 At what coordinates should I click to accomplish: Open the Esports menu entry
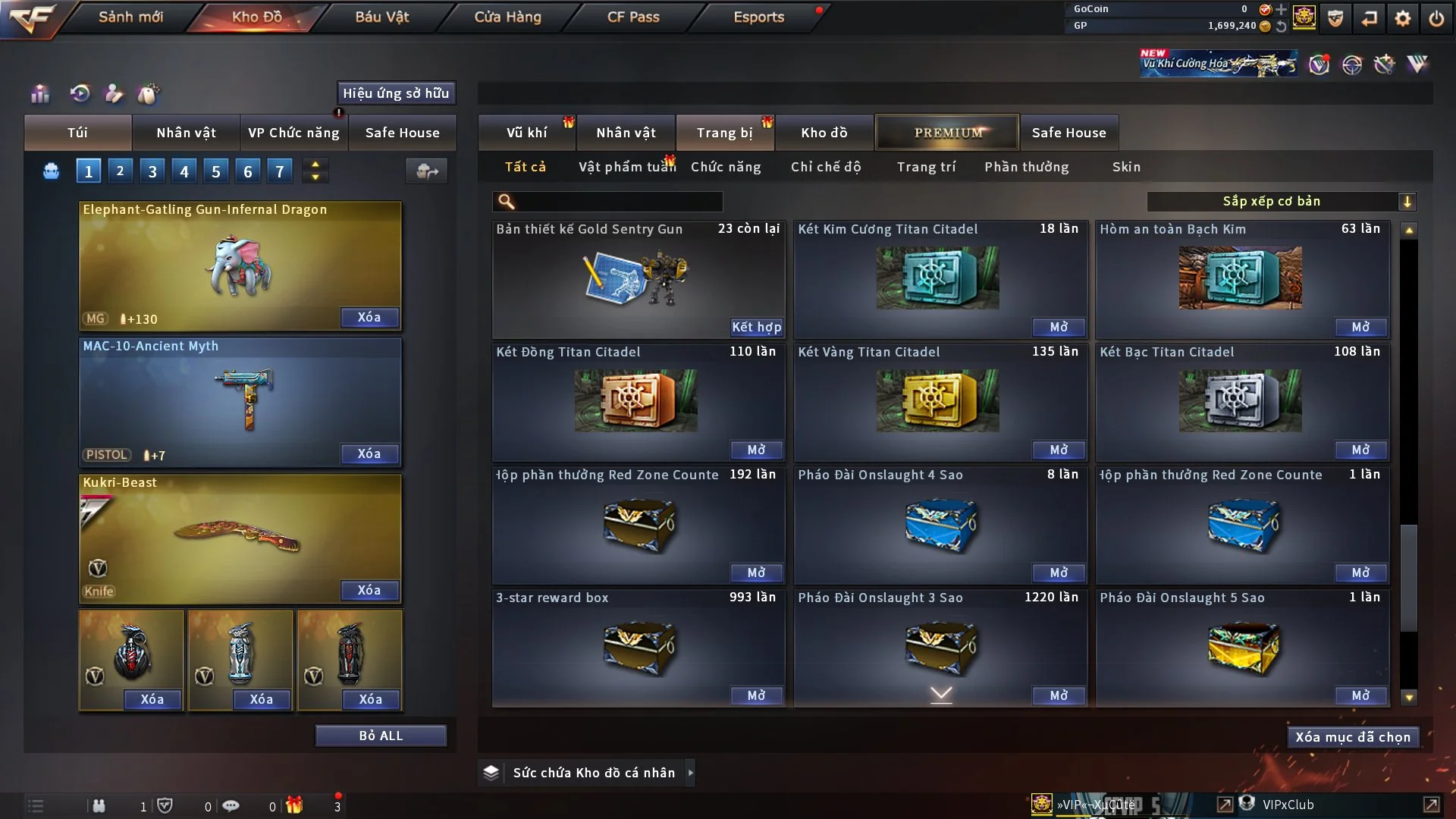tap(758, 17)
